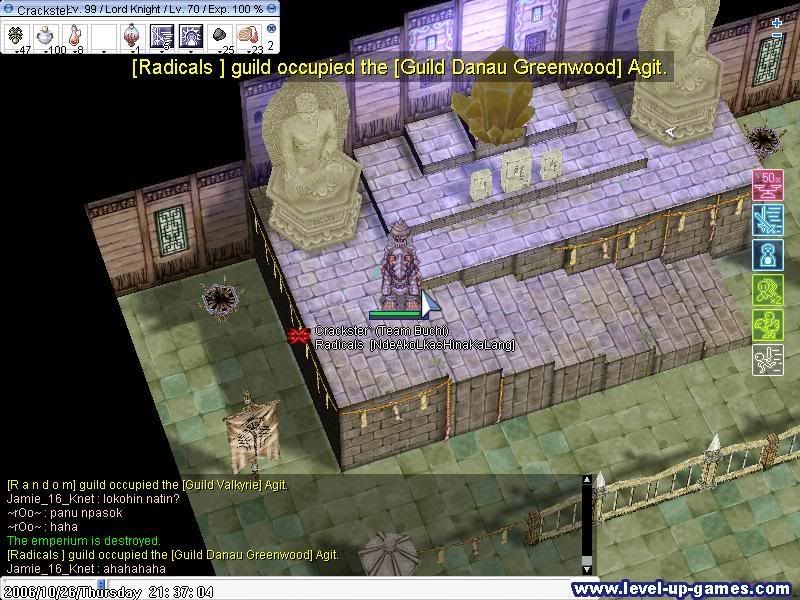The image size is (800, 600).
Task: Close the hotbar with the blue X button
Action: [271, 29]
